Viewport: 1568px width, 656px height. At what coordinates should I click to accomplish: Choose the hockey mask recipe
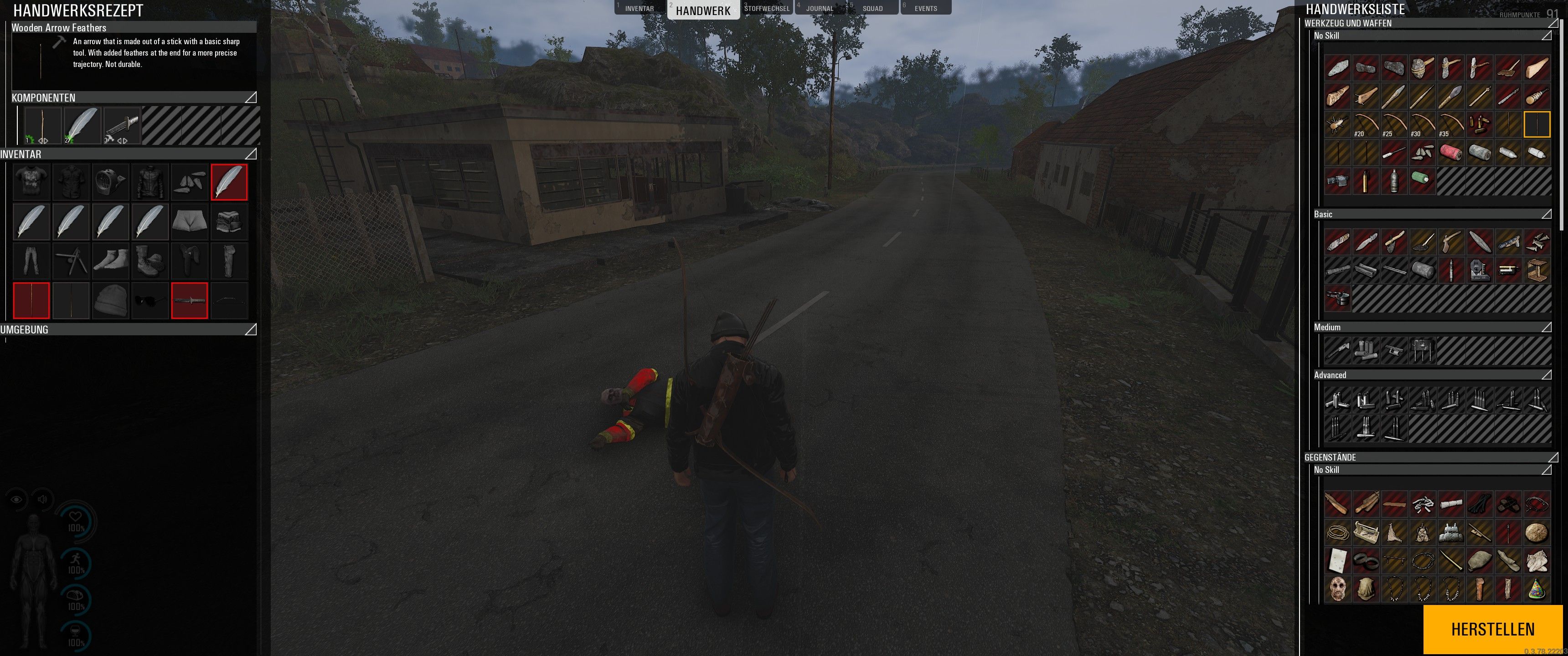[x=1337, y=589]
